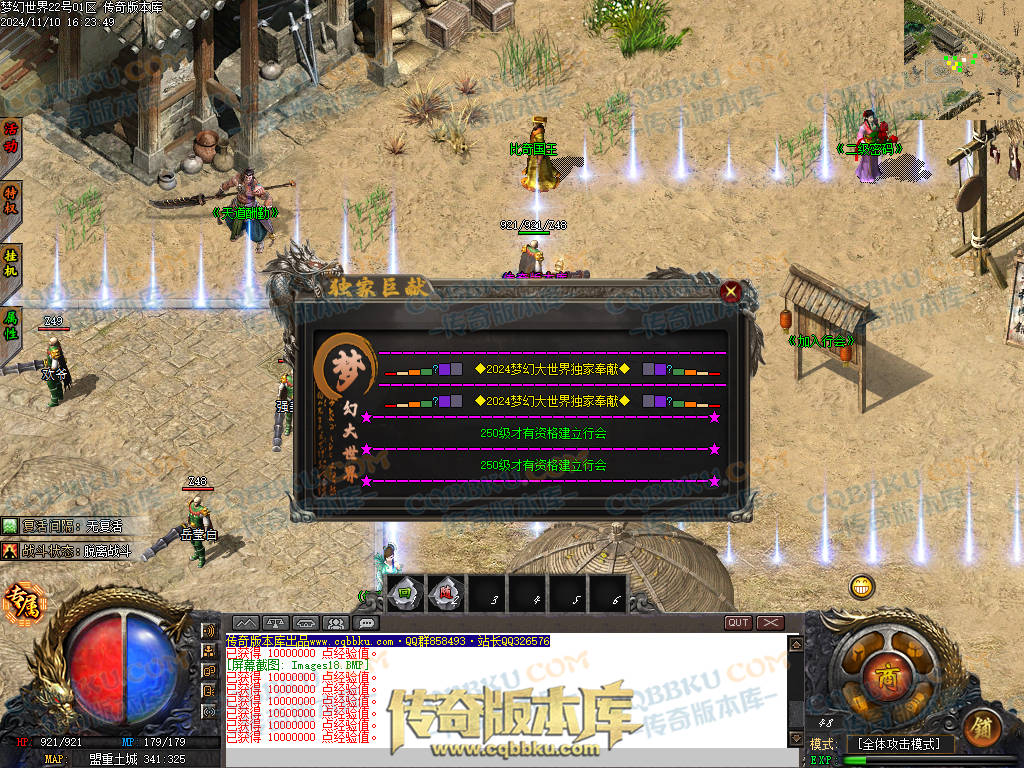Use the green 回 item in hotbar slot 1
Image resolution: width=1024 pixels, height=768 pixels.
[x=404, y=594]
